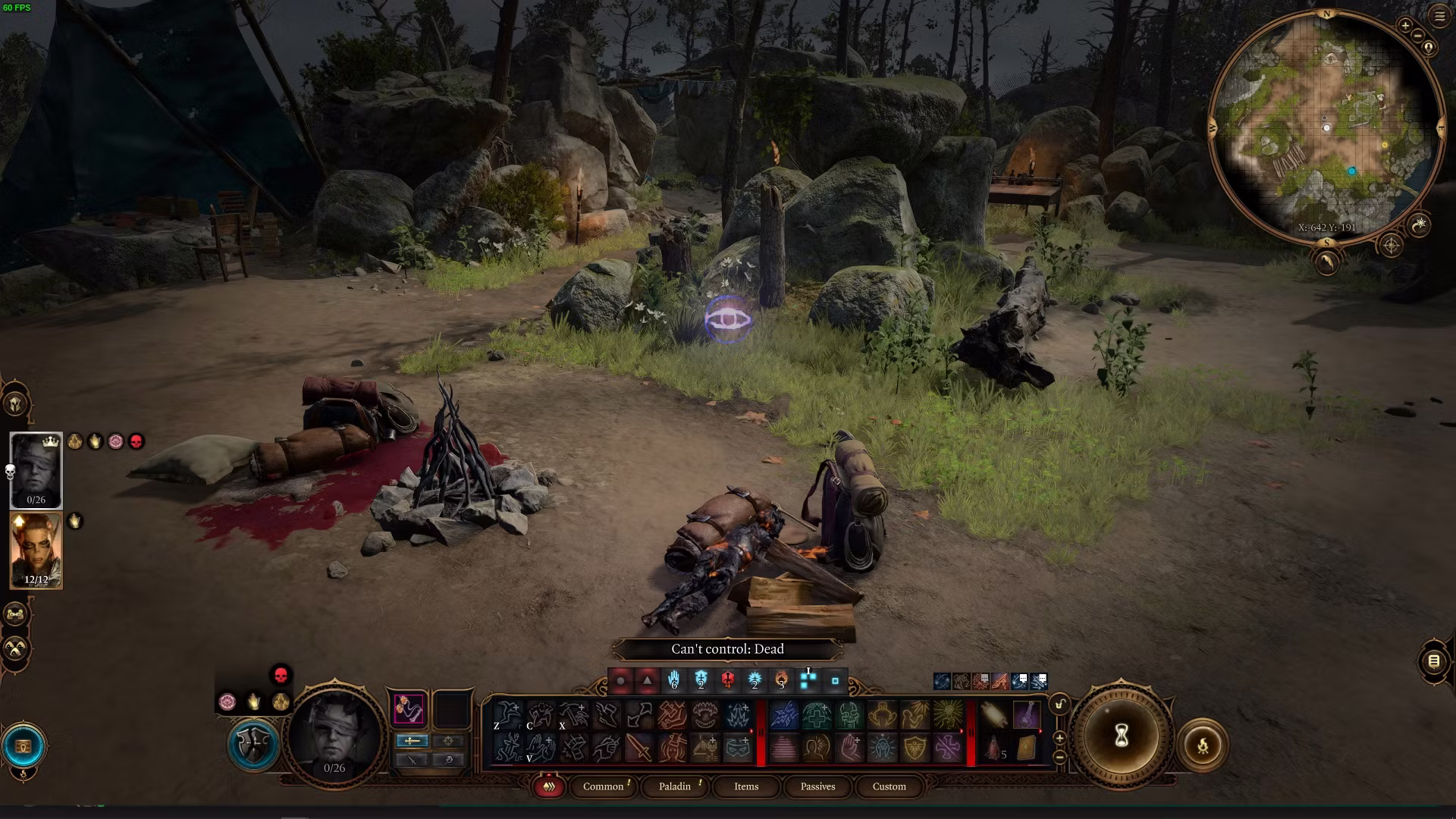Add a hotbar row with plus button
The width and height of the screenshot is (1456, 819).
(x=1059, y=738)
